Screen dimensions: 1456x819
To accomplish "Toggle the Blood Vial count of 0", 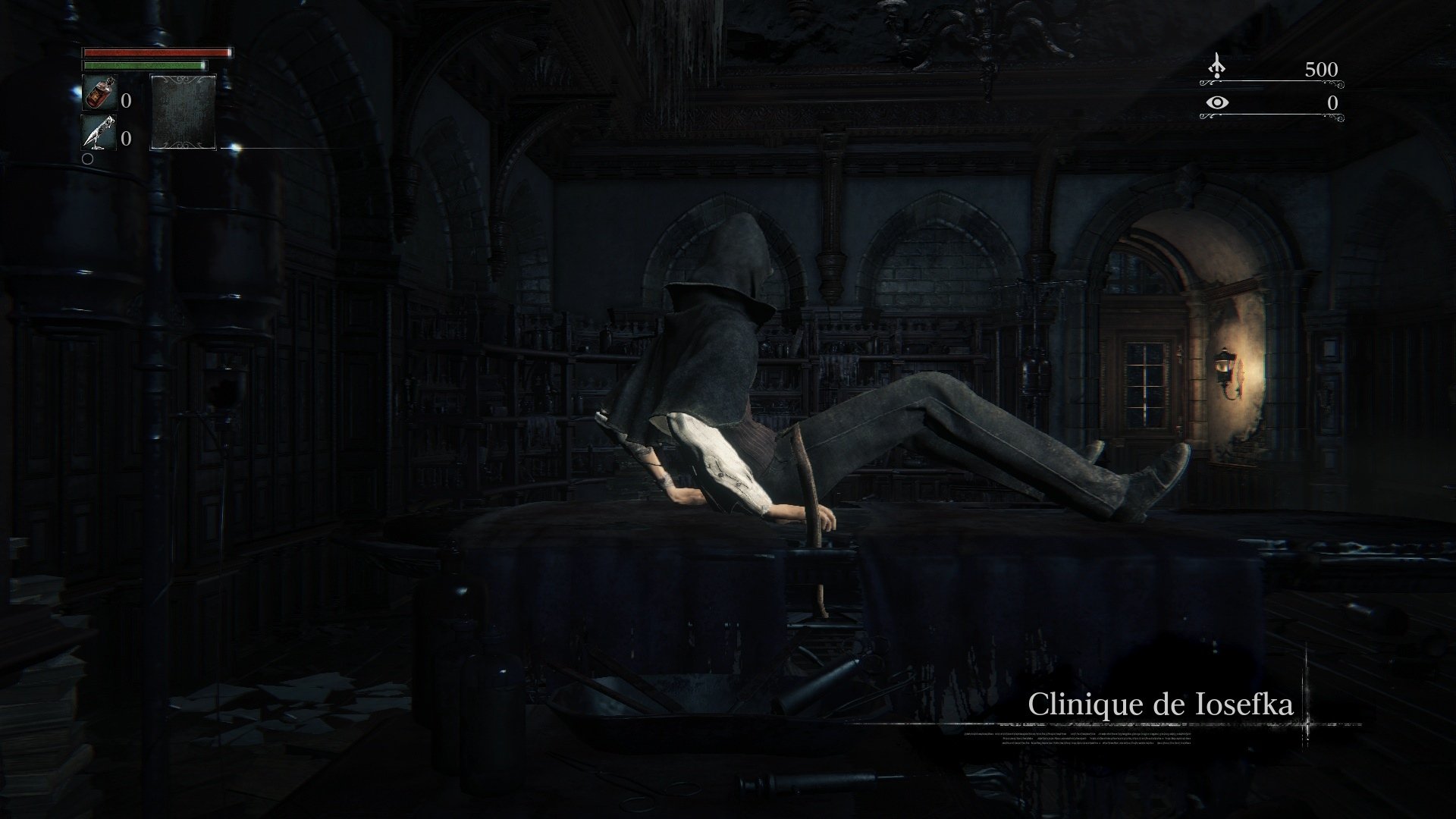I will coord(127,100).
